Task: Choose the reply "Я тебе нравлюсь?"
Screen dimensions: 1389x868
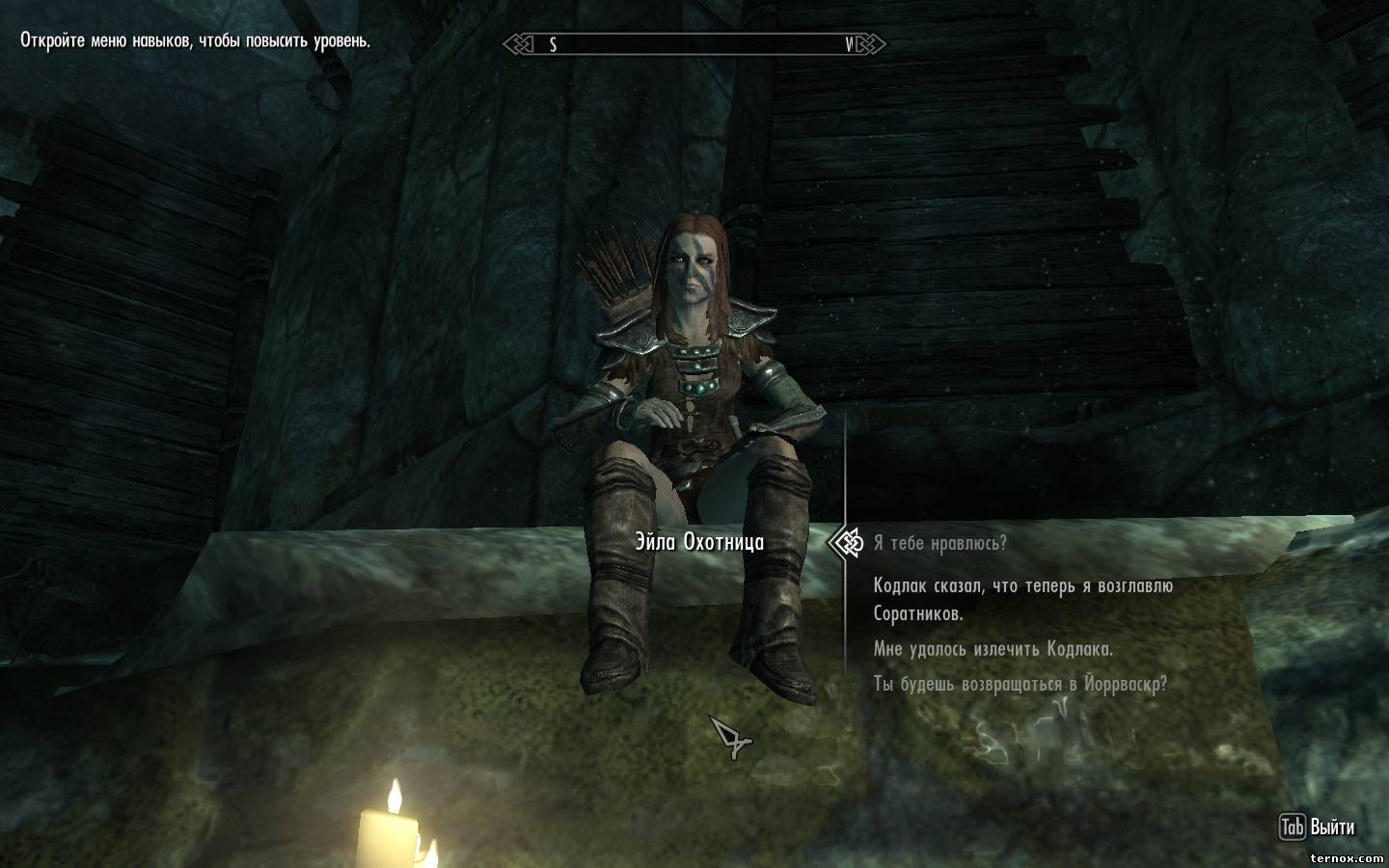Action: click(940, 543)
